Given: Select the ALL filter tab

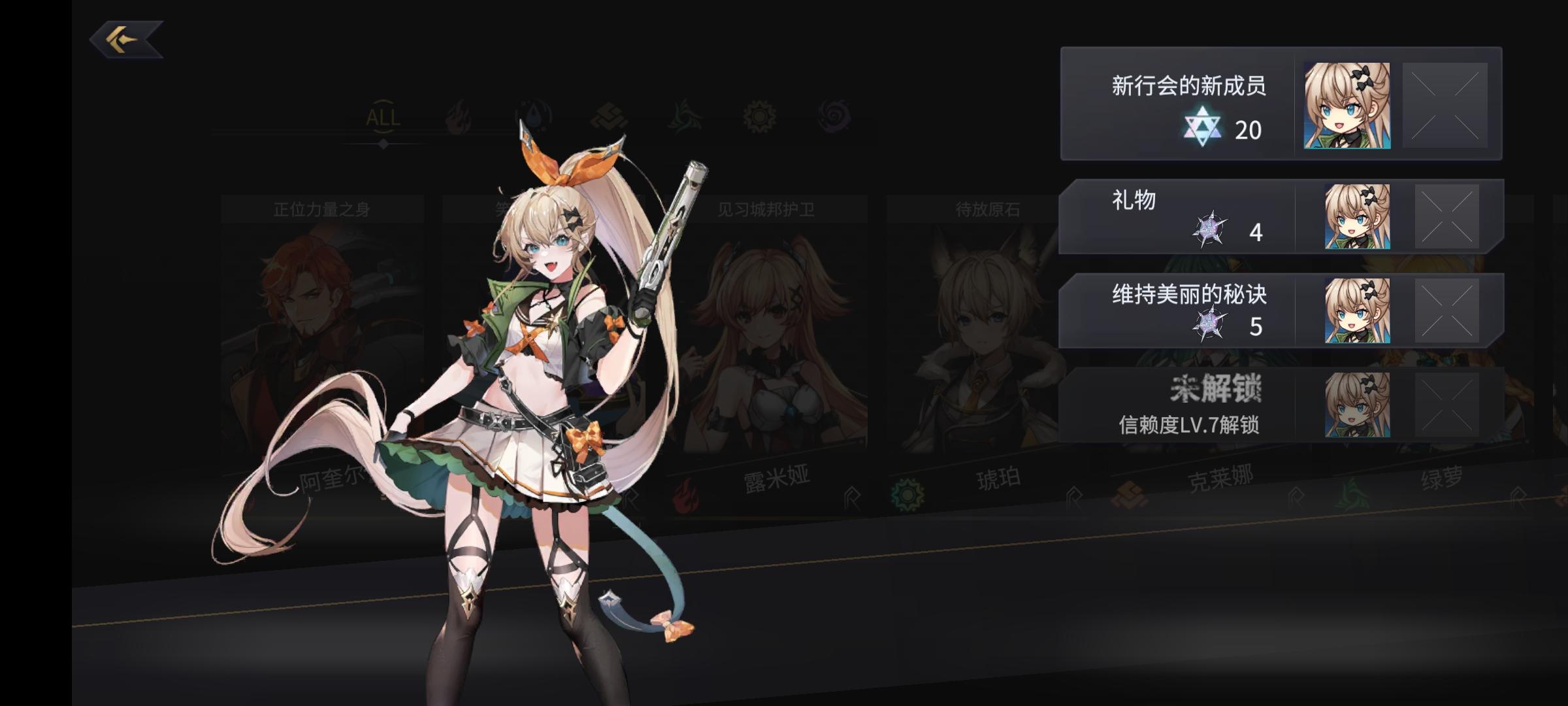Looking at the screenshot, I should (382, 118).
